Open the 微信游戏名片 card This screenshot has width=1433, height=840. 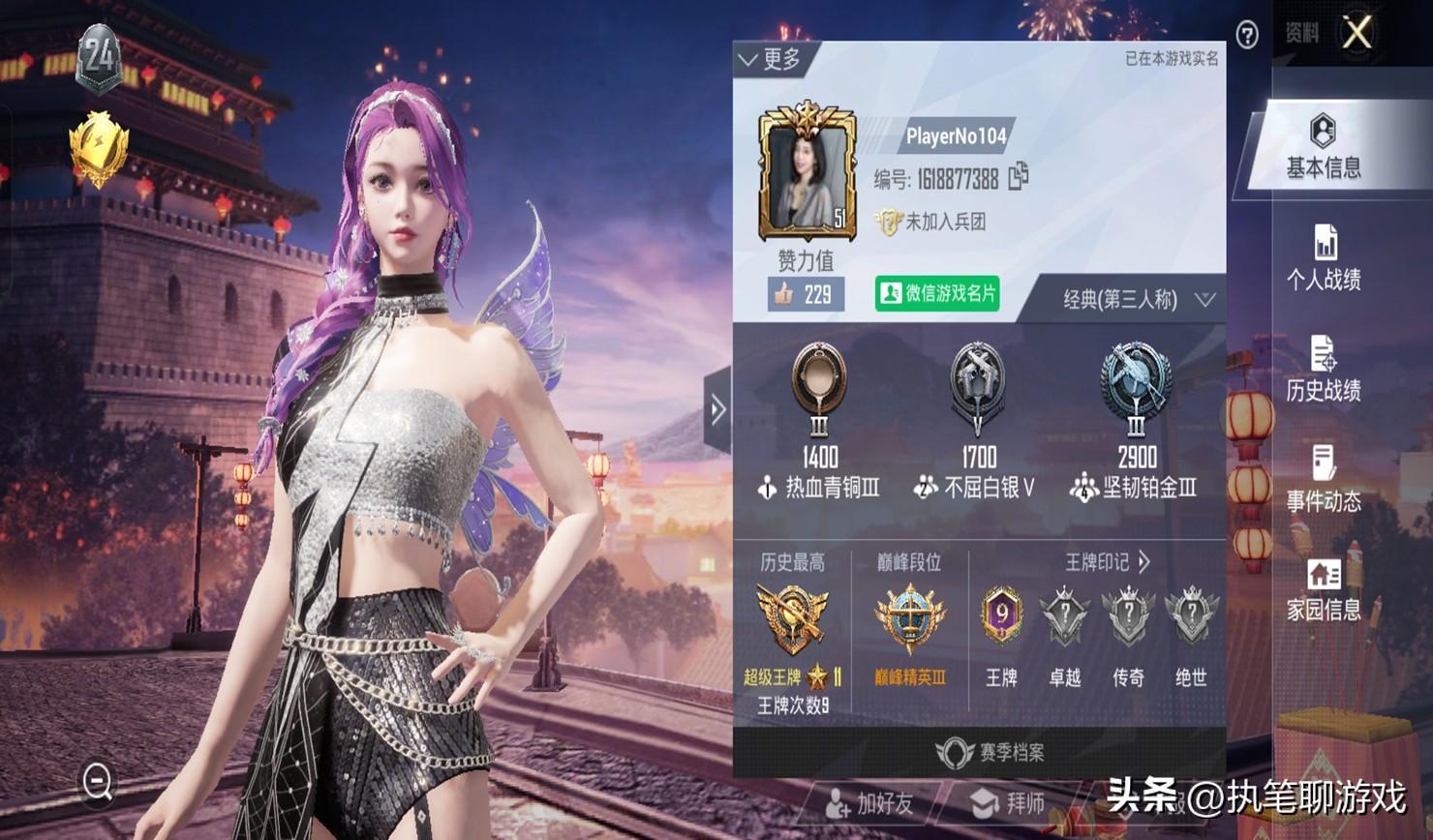click(937, 293)
